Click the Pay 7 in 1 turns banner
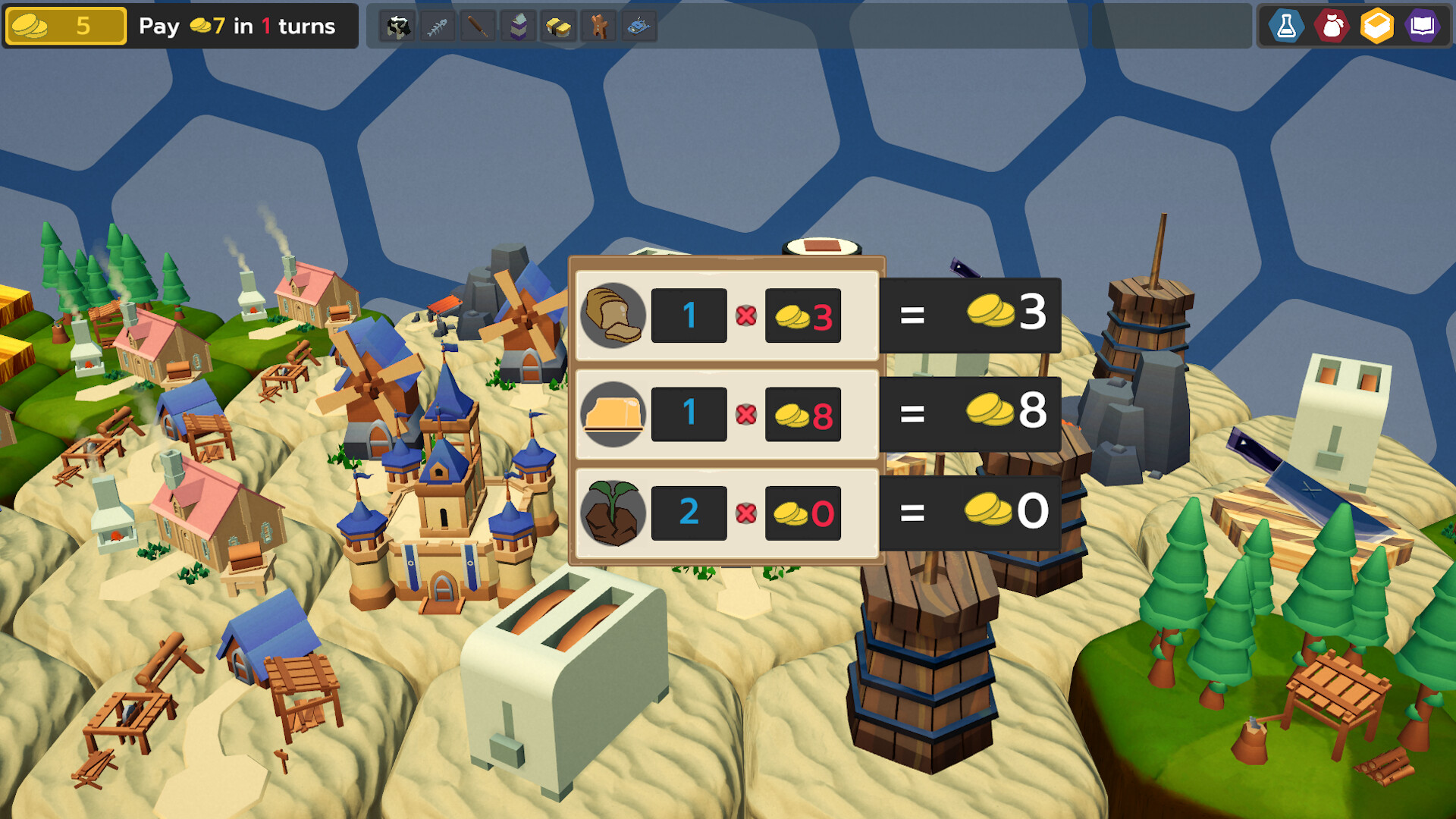This screenshot has height=819, width=1456. (x=235, y=26)
